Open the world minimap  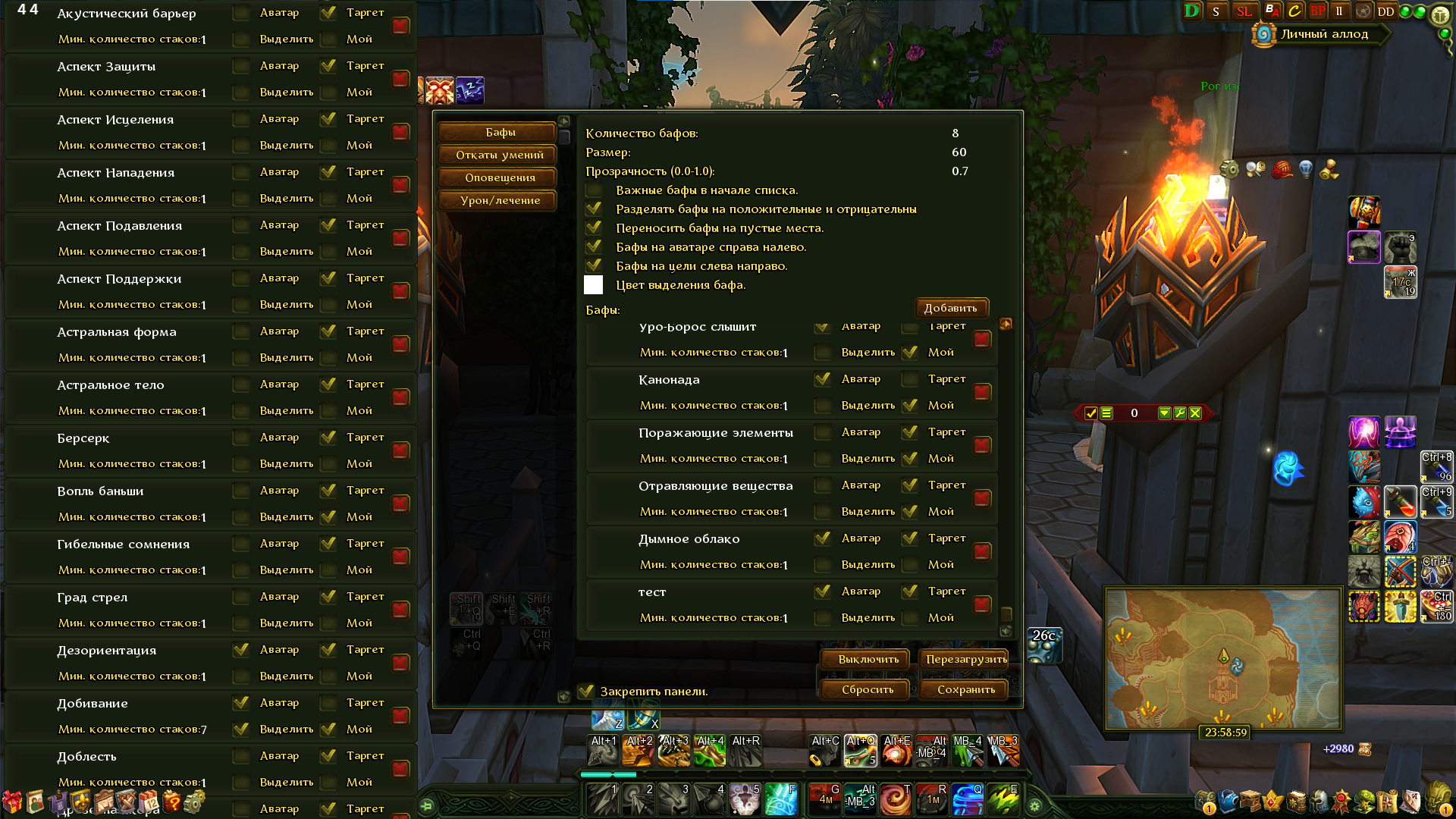coord(1222,658)
